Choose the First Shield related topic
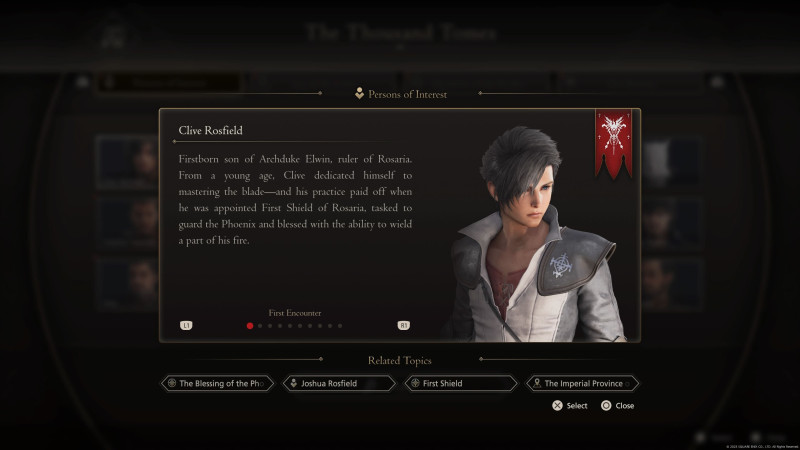The width and height of the screenshot is (800, 450). tap(460, 383)
